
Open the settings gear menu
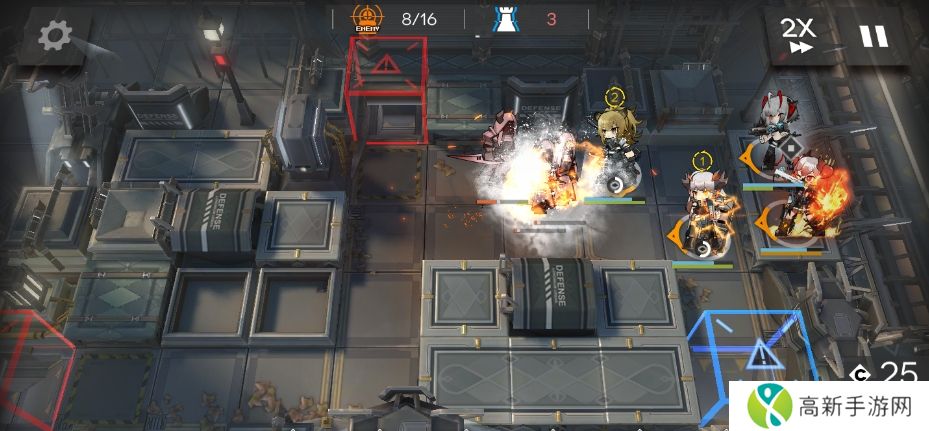click(x=54, y=36)
